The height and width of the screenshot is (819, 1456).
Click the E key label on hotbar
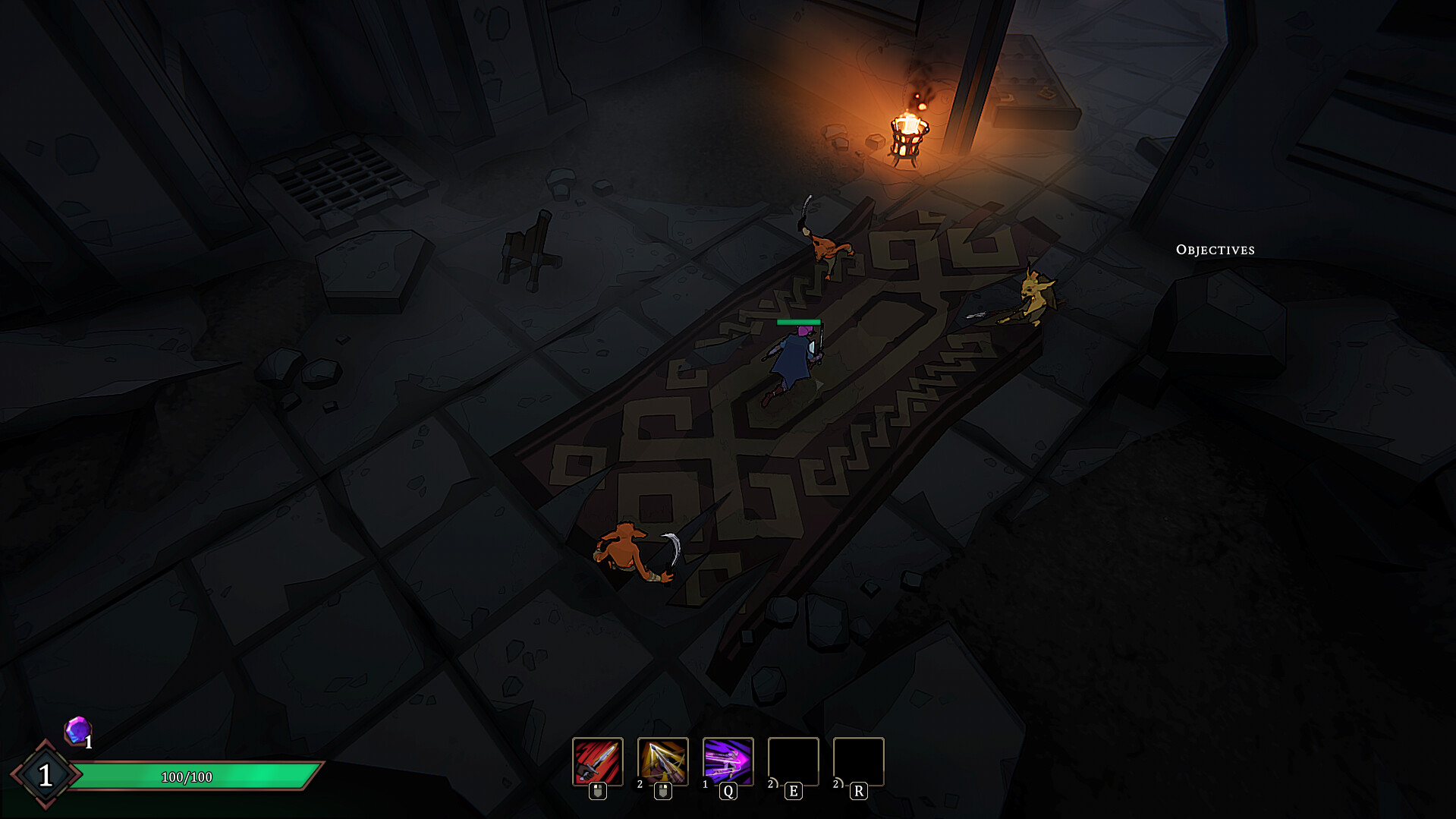point(792,791)
